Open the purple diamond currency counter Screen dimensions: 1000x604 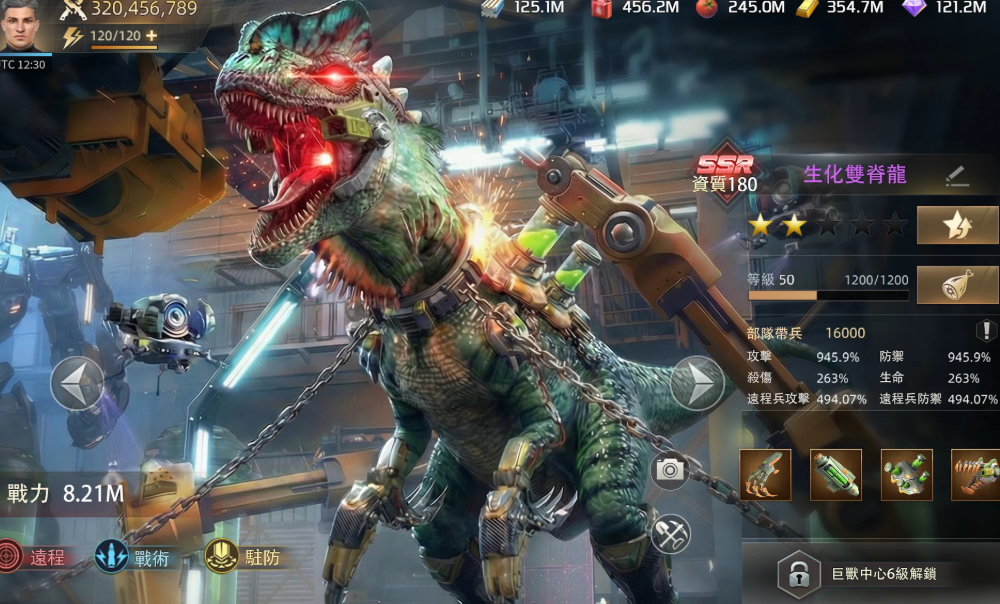click(x=945, y=8)
